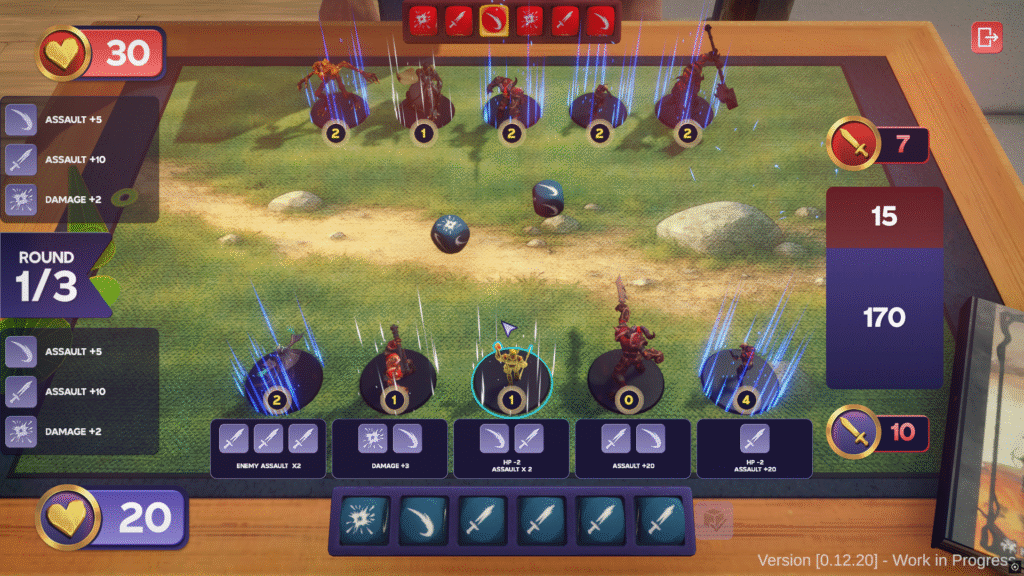The image size is (1024, 576).
Task: Choose the HP -2 Assault X 2 card
Action: click(512, 448)
